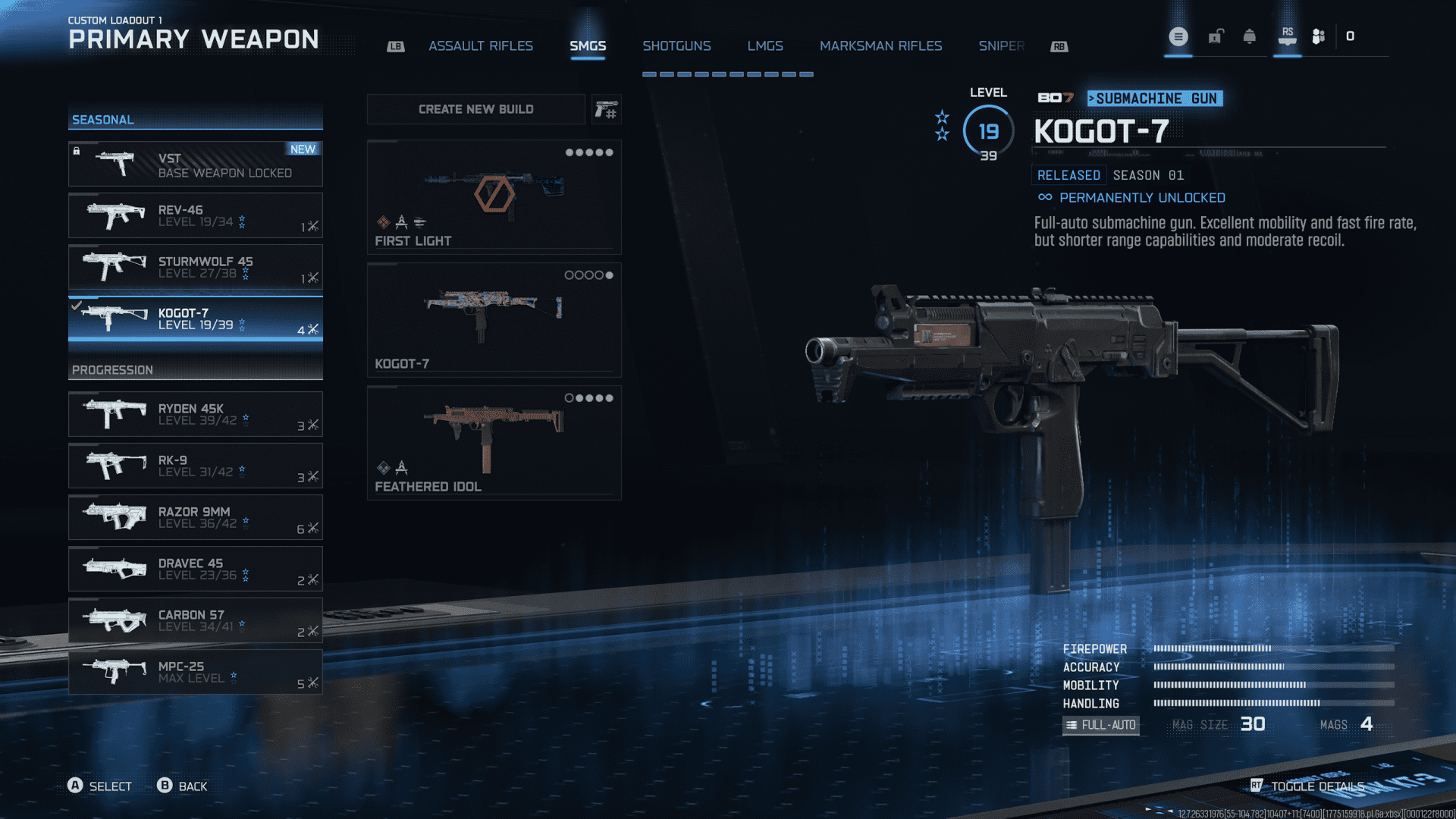The height and width of the screenshot is (819, 1456).
Task: Select the default Kogot-7 build tile
Action: point(494,319)
